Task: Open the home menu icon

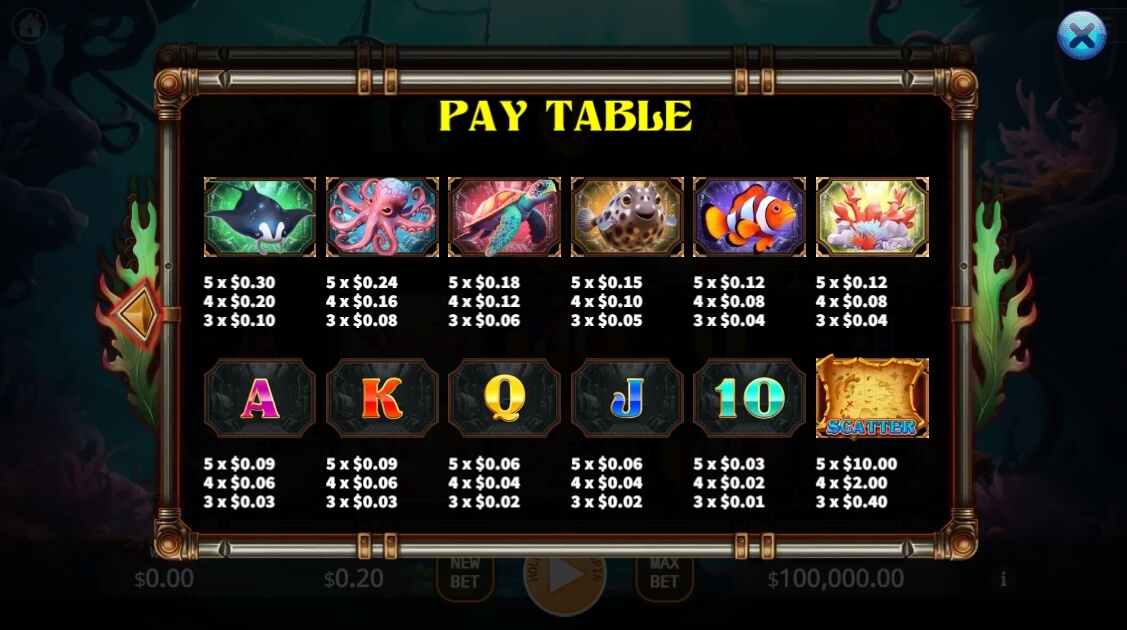Action: [29, 25]
